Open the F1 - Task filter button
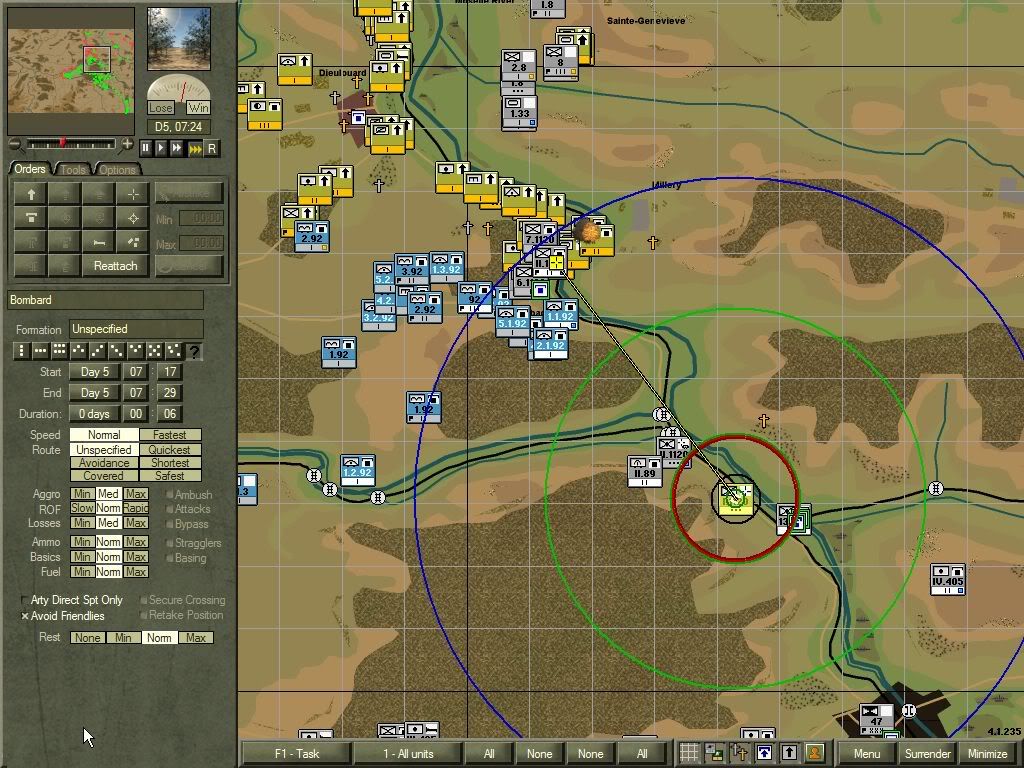 pyautogui.click(x=295, y=753)
